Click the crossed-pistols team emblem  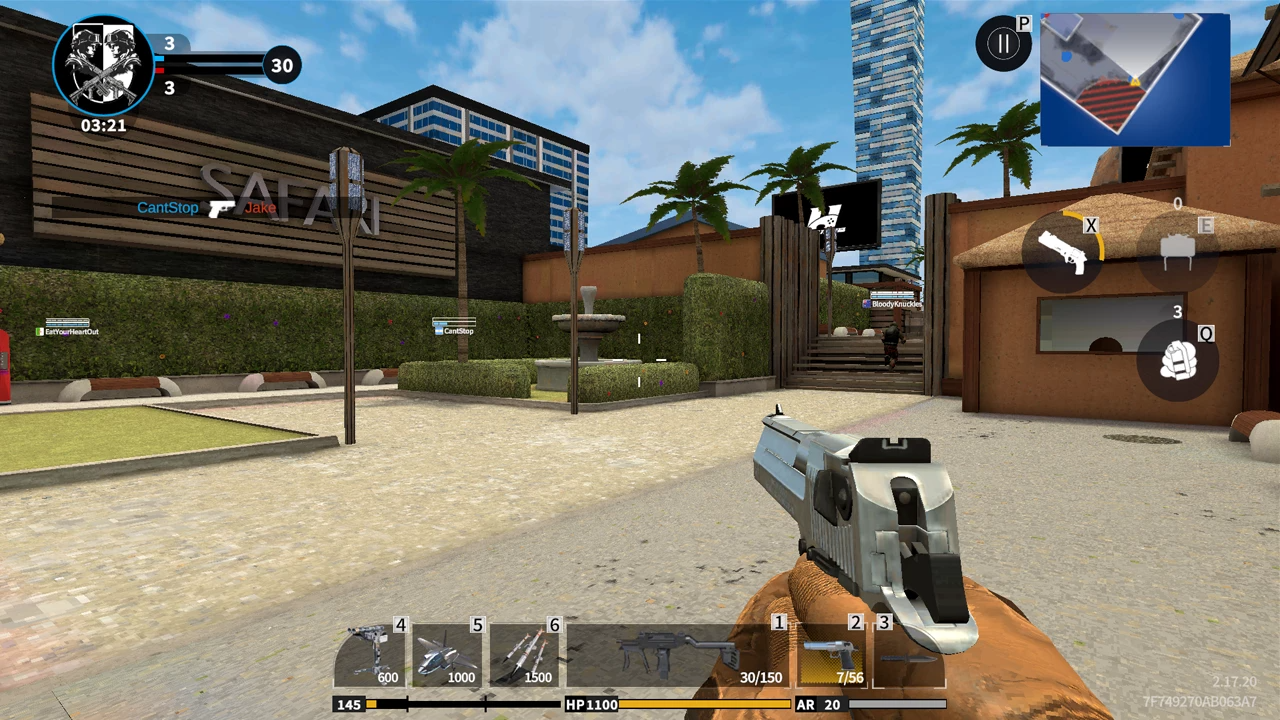tap(103, 62)
